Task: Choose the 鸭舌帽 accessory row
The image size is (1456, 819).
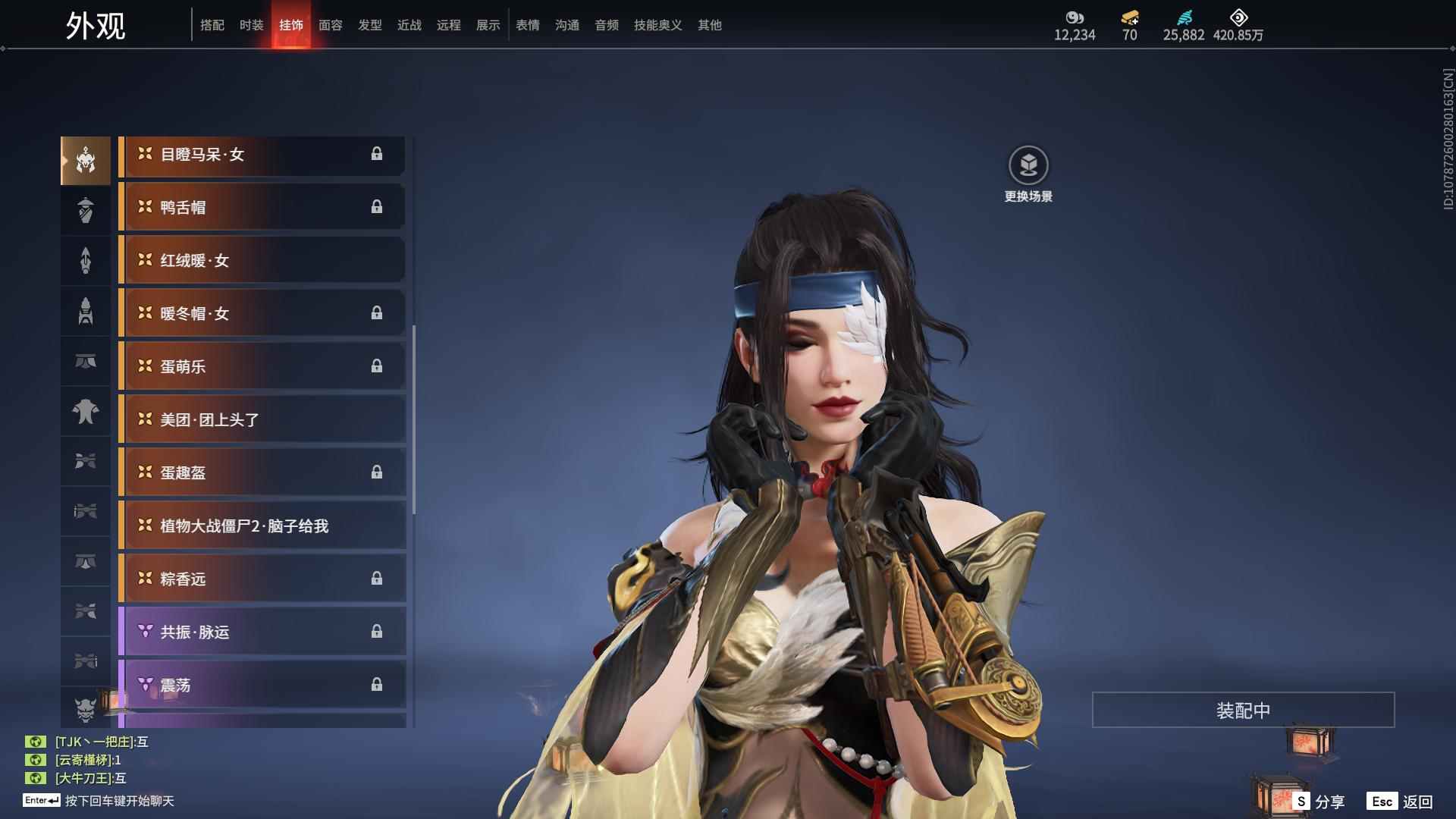Action: click(x=262, y=207)
